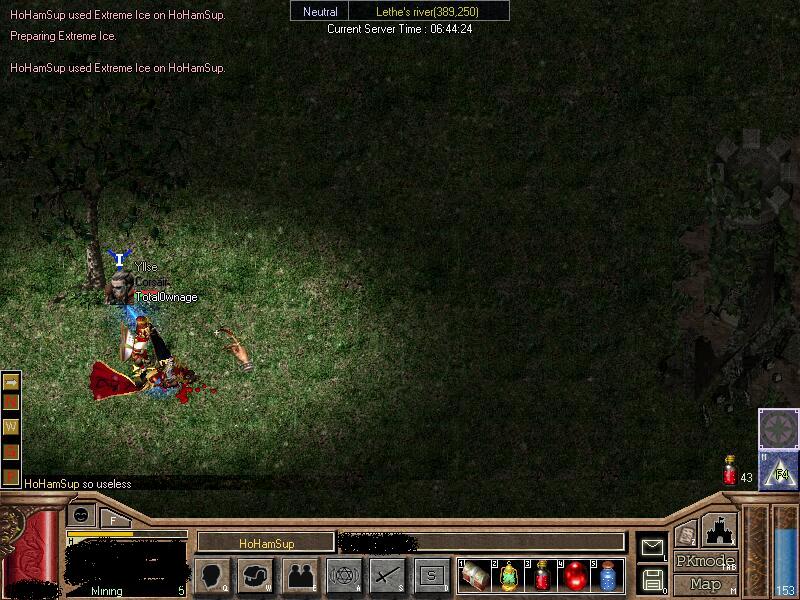Use the treasure chest in slot 1
The image size is (800, 600).
click(475, 576)
